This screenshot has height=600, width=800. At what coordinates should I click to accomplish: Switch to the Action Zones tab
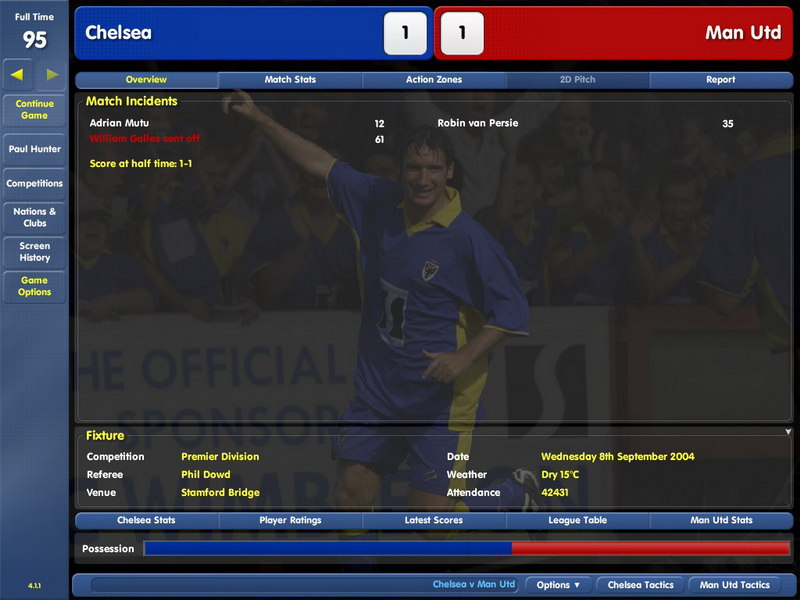click(434, 80)
